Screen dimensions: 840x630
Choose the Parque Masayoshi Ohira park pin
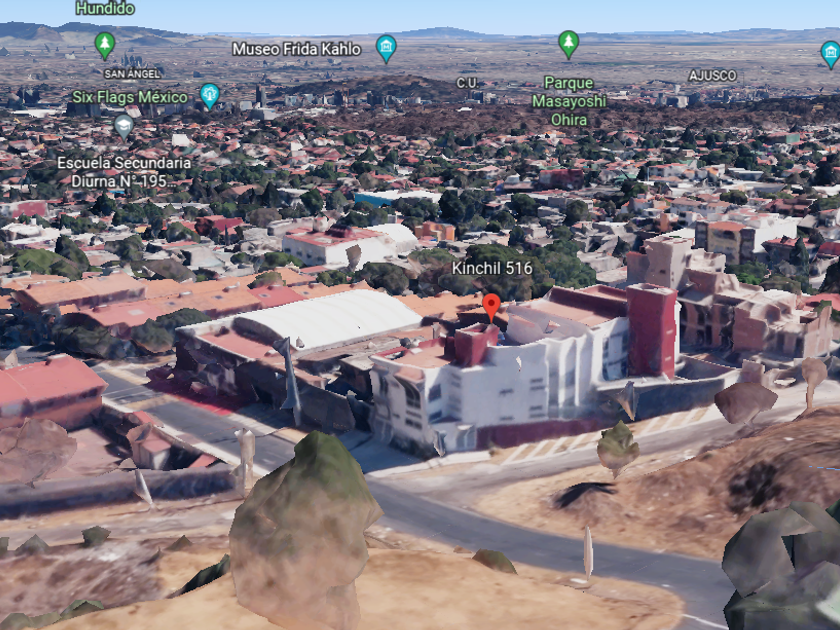(568, 44)
